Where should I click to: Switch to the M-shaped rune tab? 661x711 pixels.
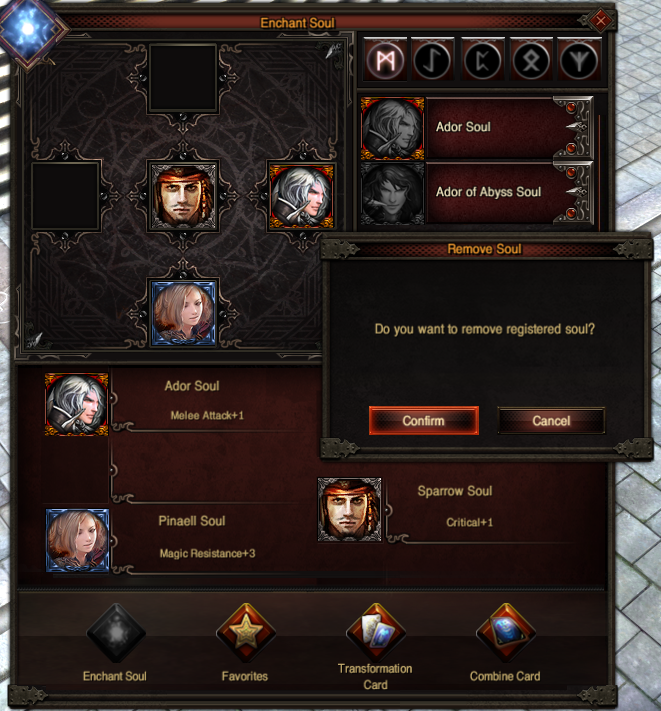tap(383, 59)
